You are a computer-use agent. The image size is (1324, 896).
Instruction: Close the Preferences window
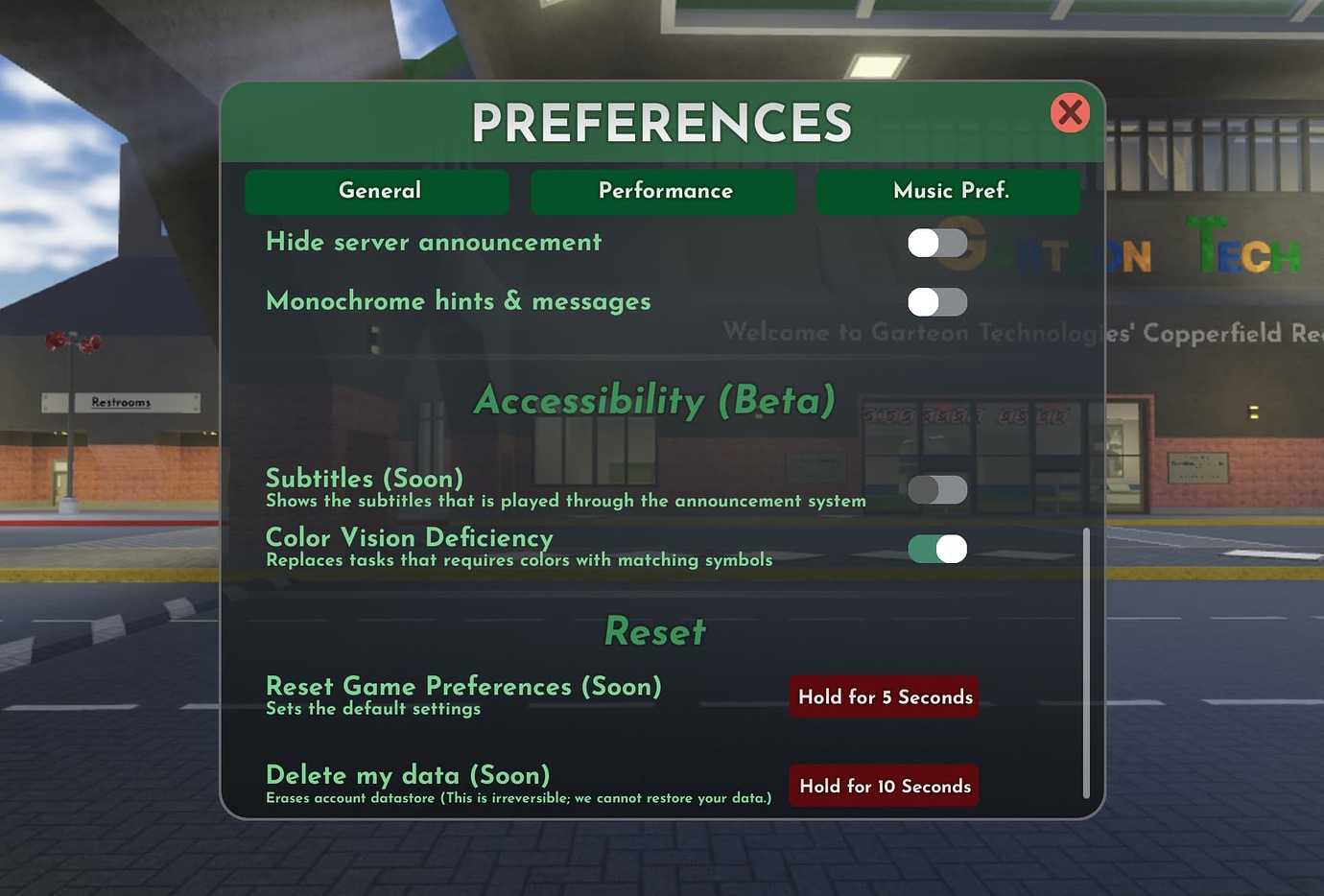(1070, 112)
